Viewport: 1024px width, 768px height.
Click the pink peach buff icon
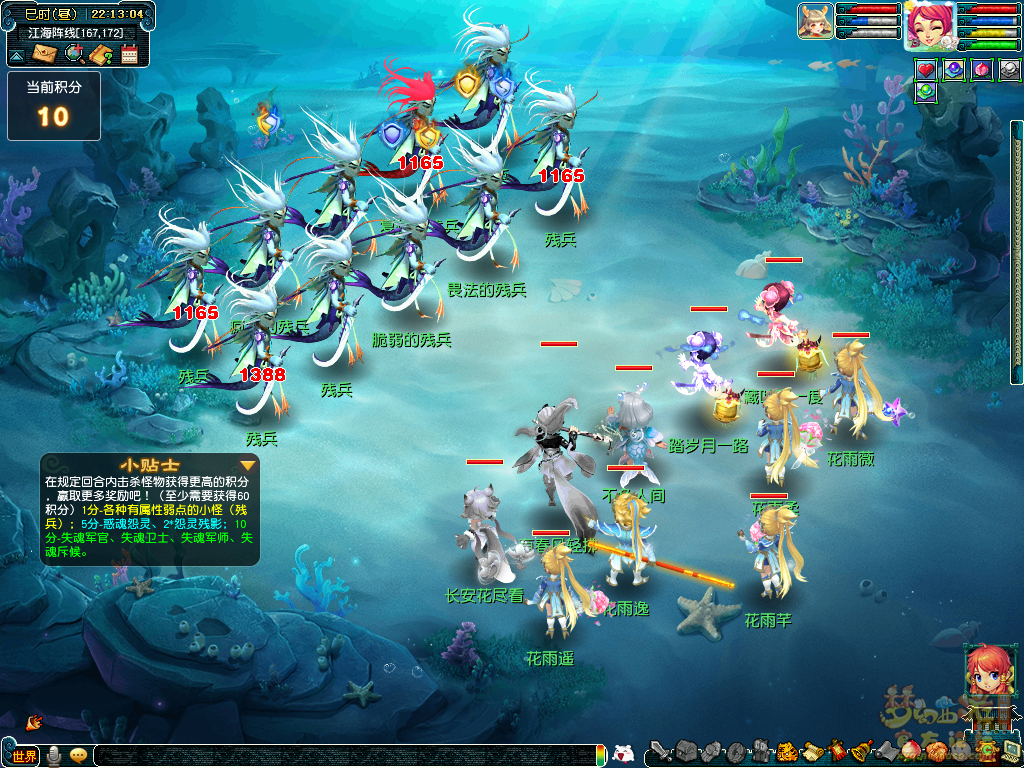click(x=982, y=70)
